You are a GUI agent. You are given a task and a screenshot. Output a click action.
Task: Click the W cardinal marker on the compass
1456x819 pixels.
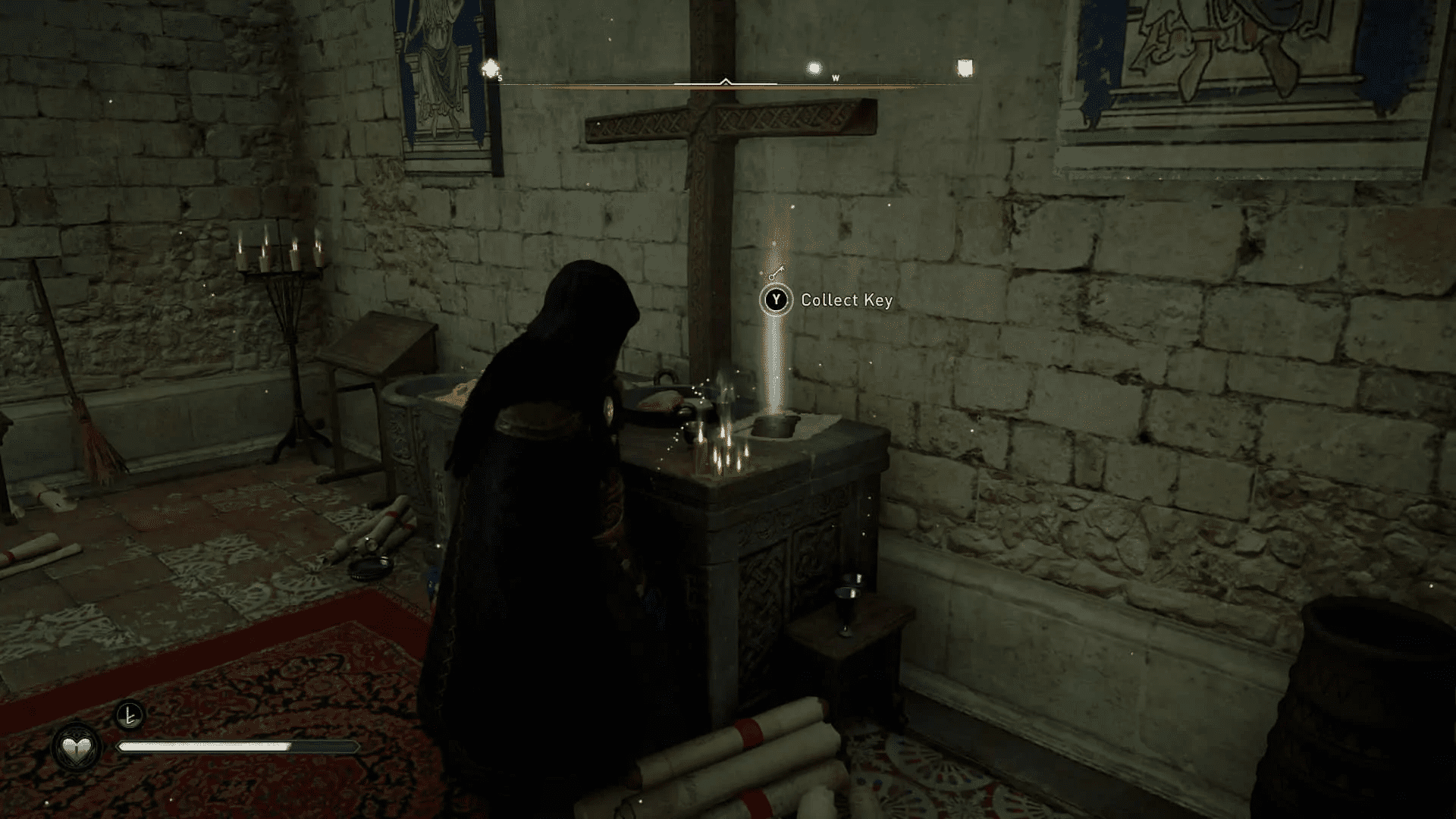click(x=836, y=76)
